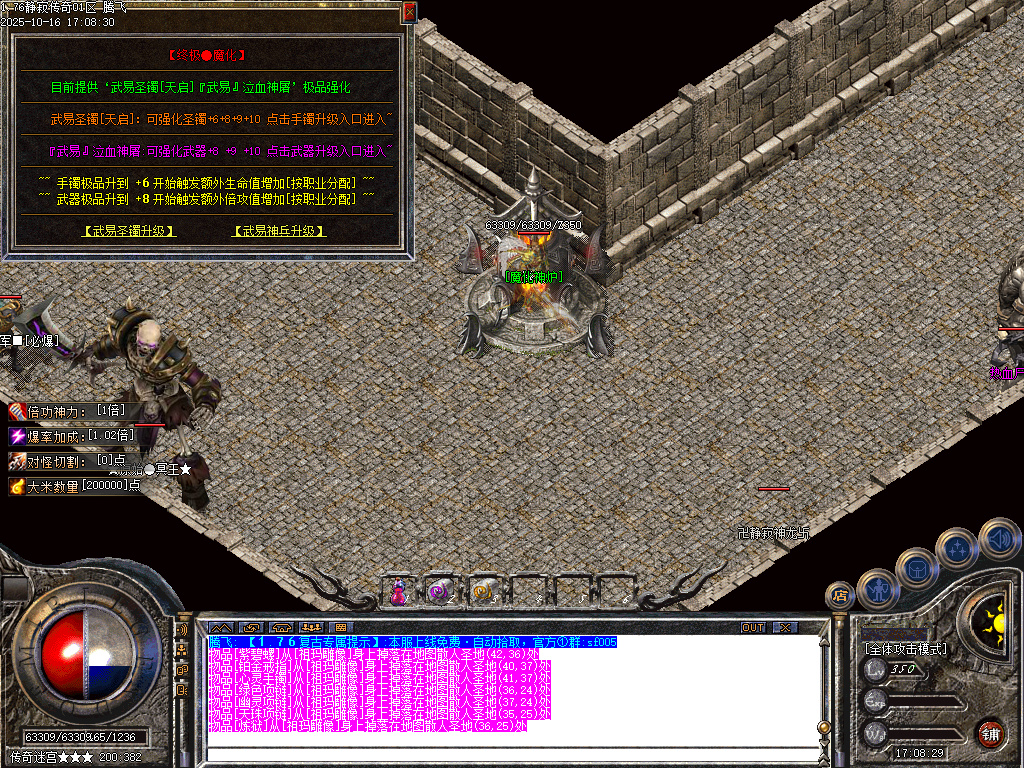Choose the 武易圣镯升级 link
The width and height of the screenshot is (1024, 768).
(129, 231)
